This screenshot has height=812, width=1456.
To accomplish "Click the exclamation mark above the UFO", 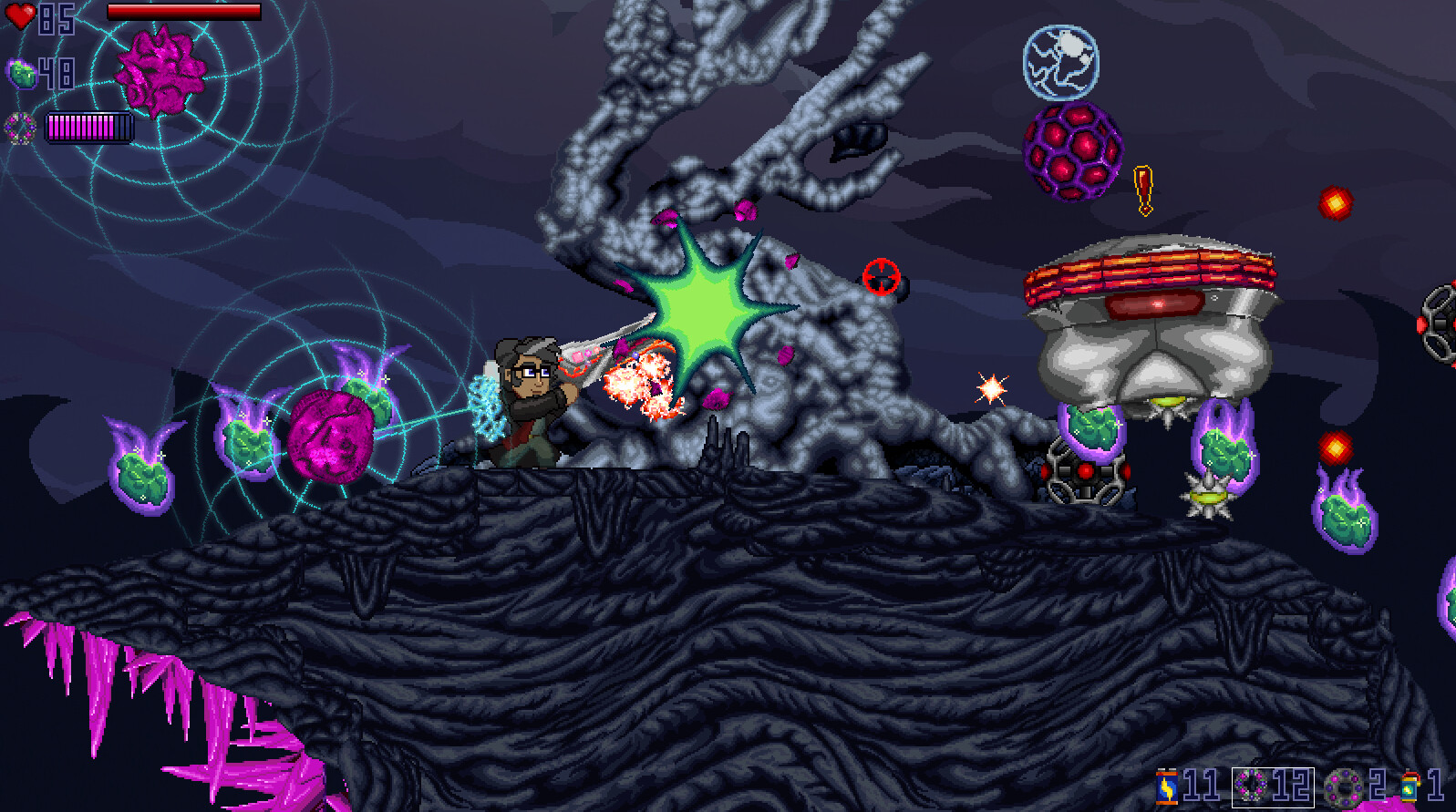I will coord(1141,187).
